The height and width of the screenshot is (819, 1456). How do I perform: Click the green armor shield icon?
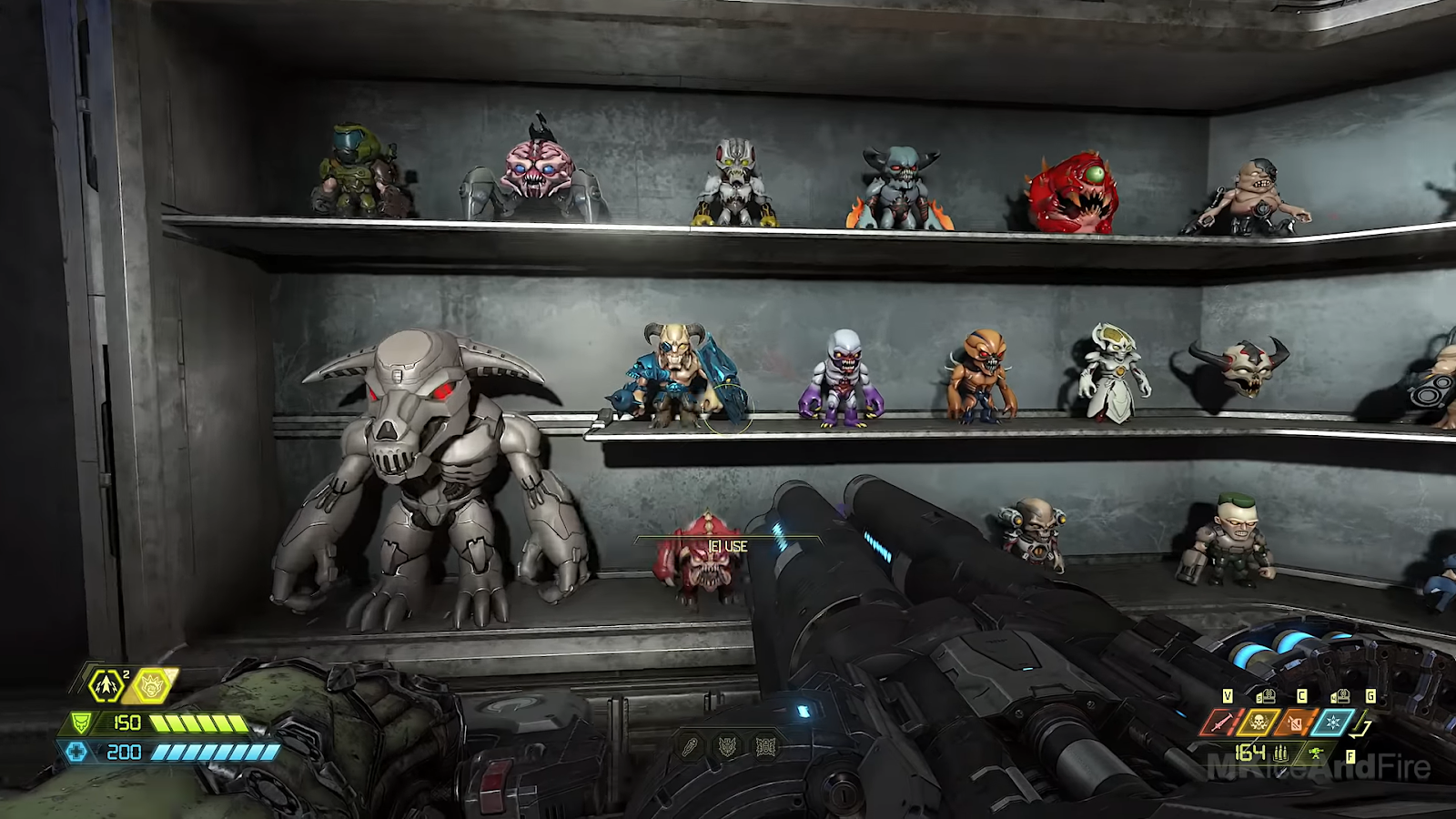[82, 723]
